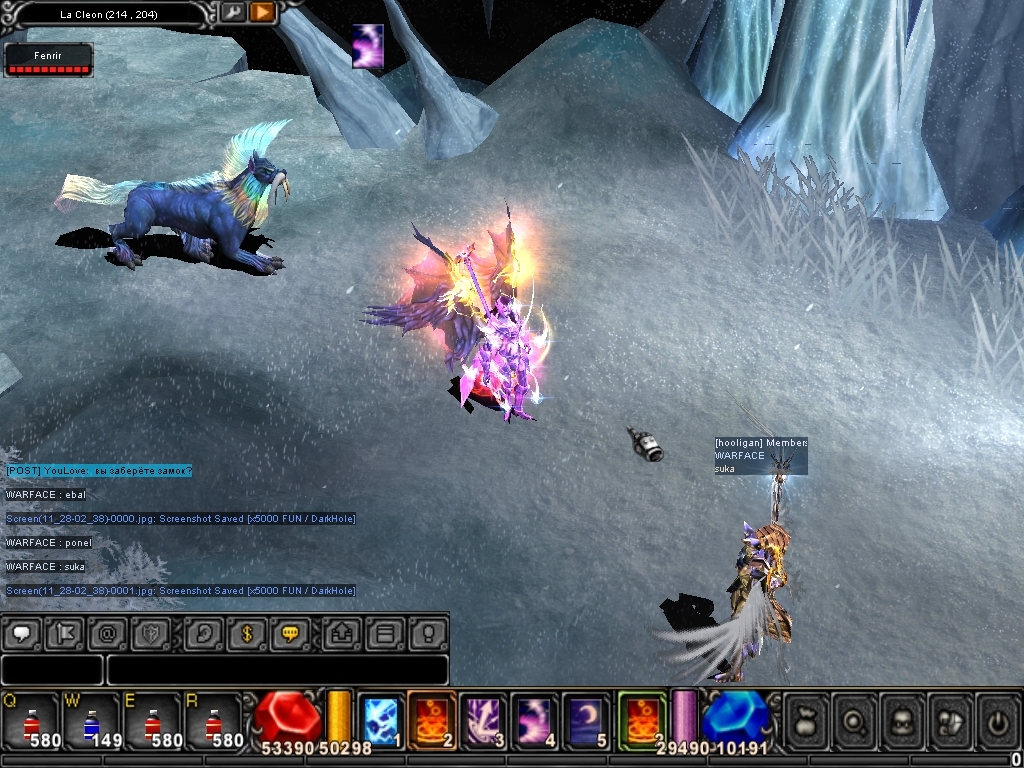Viewport: 1024px width, 768px height.
Task: Toggle the yellow speech bubble button
Action: [290, 633]
